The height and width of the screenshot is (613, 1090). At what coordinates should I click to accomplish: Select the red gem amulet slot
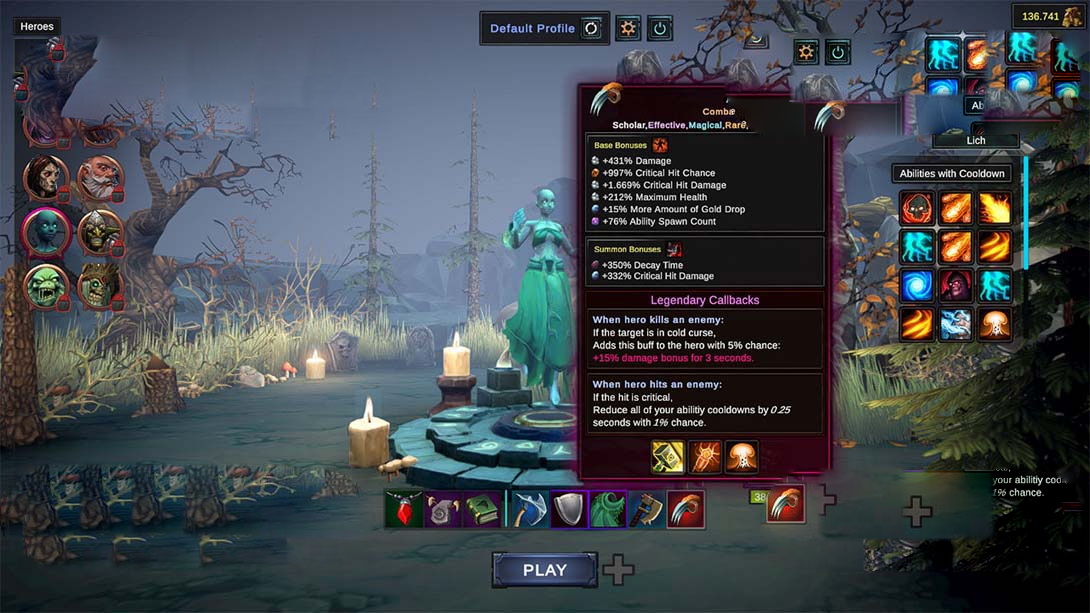pos(405,509)
